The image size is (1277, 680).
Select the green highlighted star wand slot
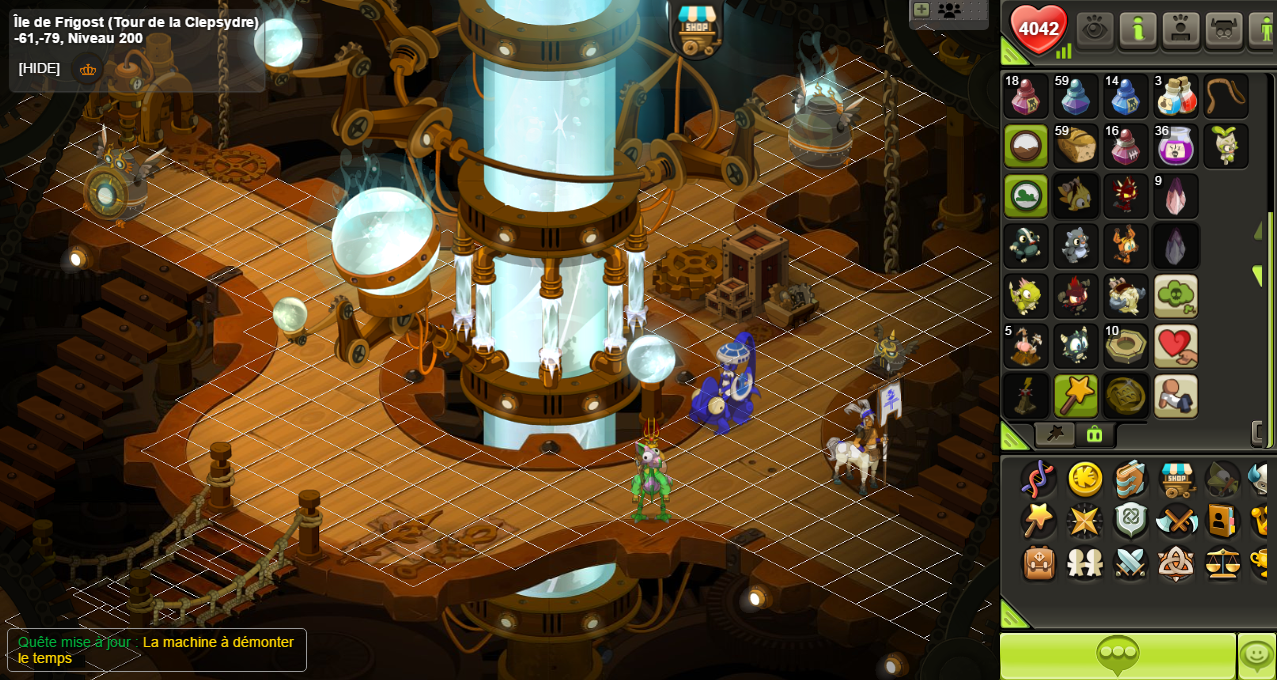(1076, 396)
